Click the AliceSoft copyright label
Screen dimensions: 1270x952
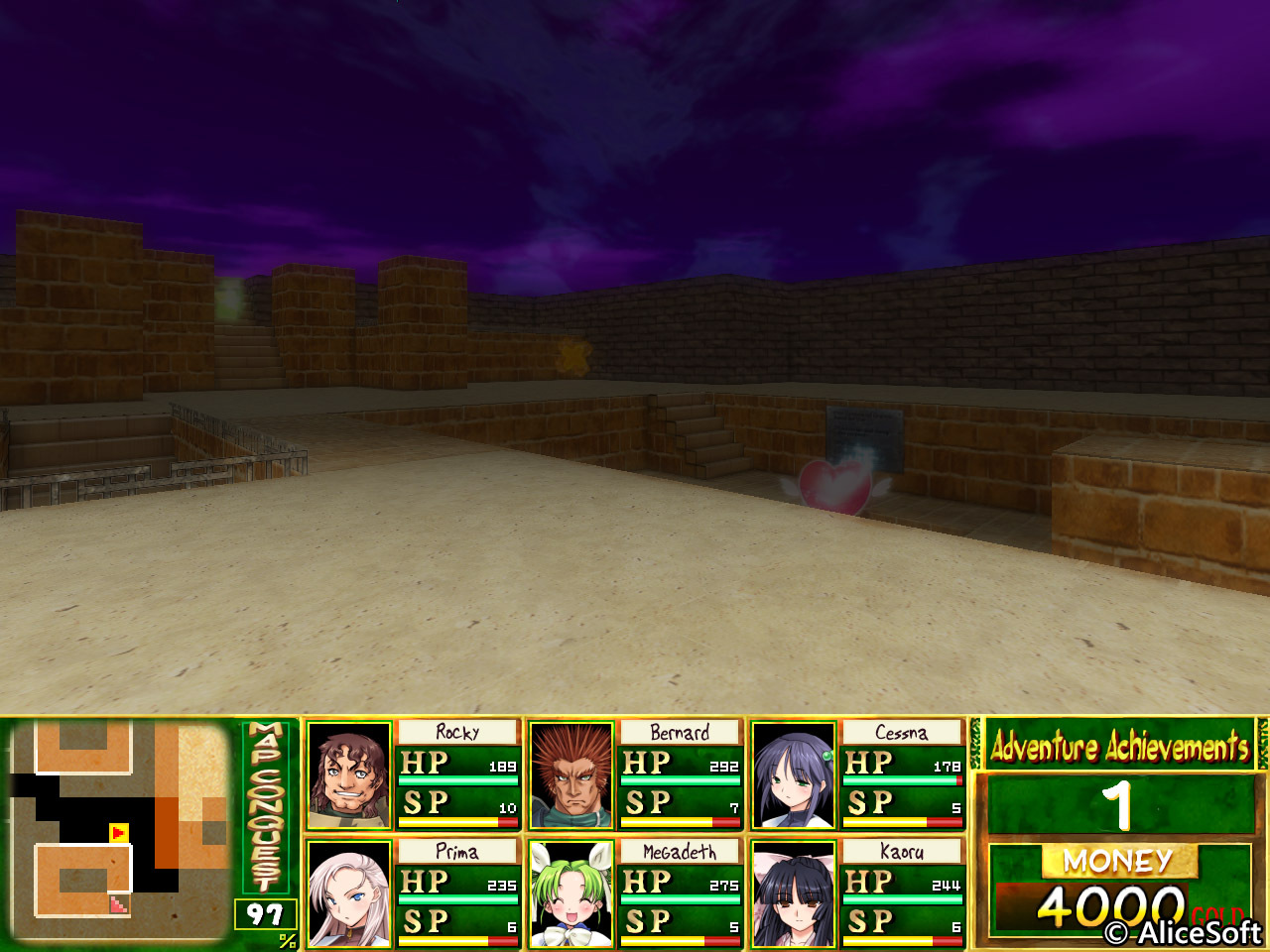pyautogui.click(x=1181, y=933)
